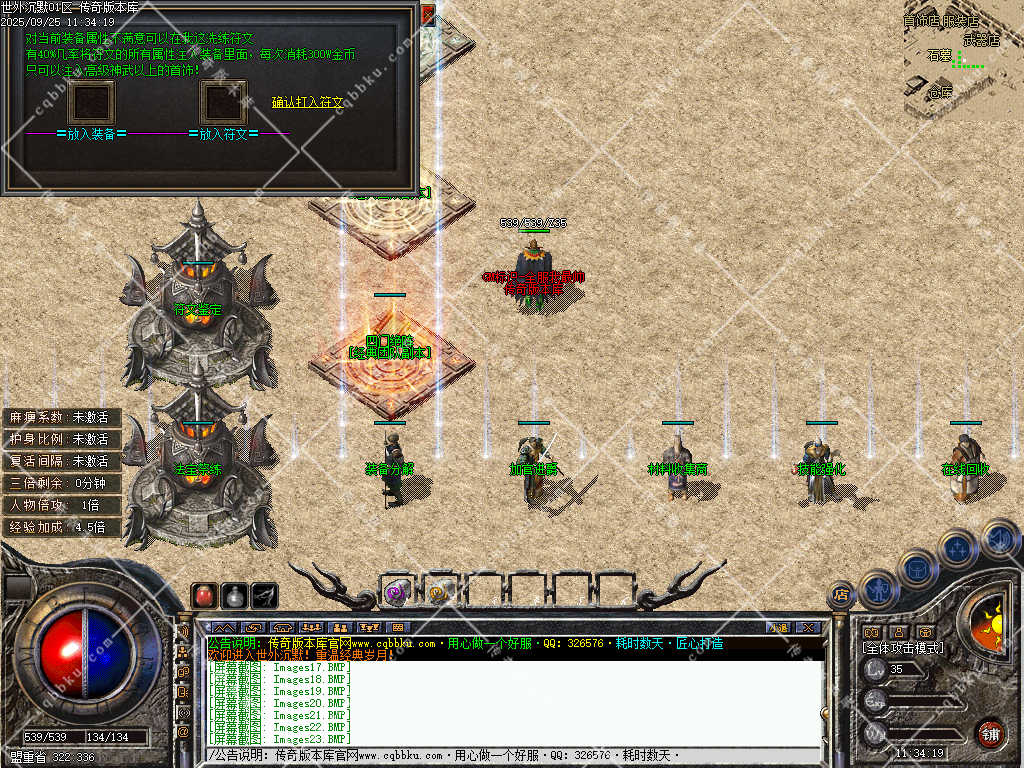Click the 退 exit button on chat bar
1024x768 pixels.
click(x=778, y=627)
